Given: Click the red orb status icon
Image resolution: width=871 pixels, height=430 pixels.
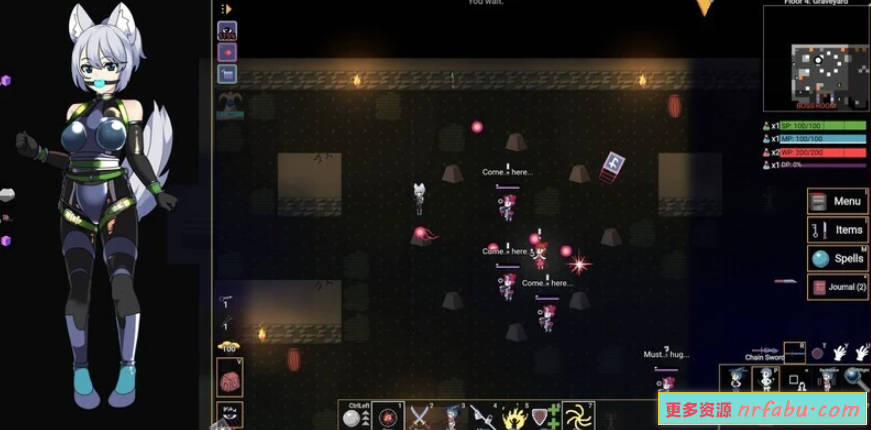Looking at the screenshot, I should coord(227,52).
